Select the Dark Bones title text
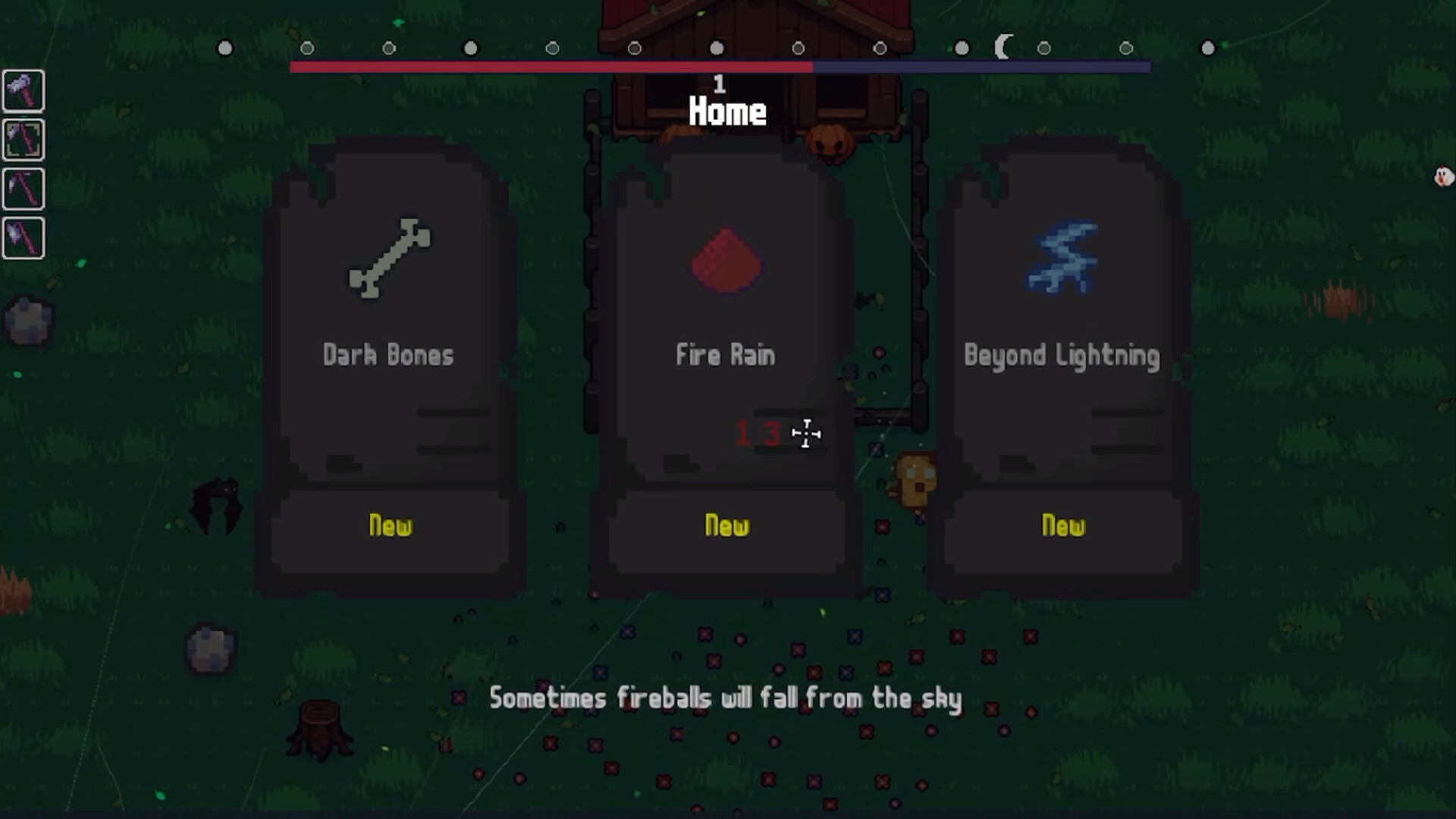The image size is (1456, 819). coord(389,355)
